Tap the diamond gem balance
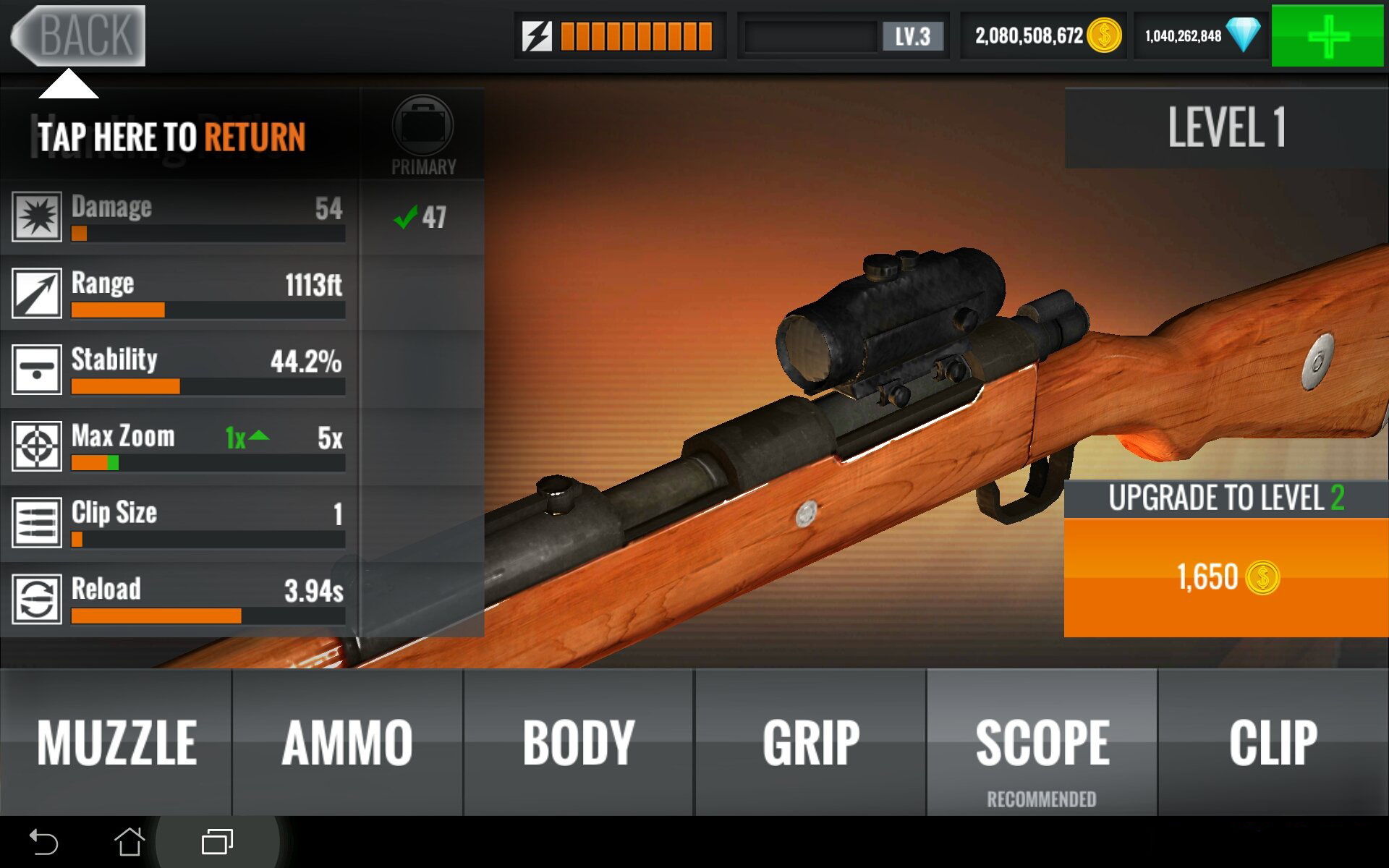 coord(1201,35)
